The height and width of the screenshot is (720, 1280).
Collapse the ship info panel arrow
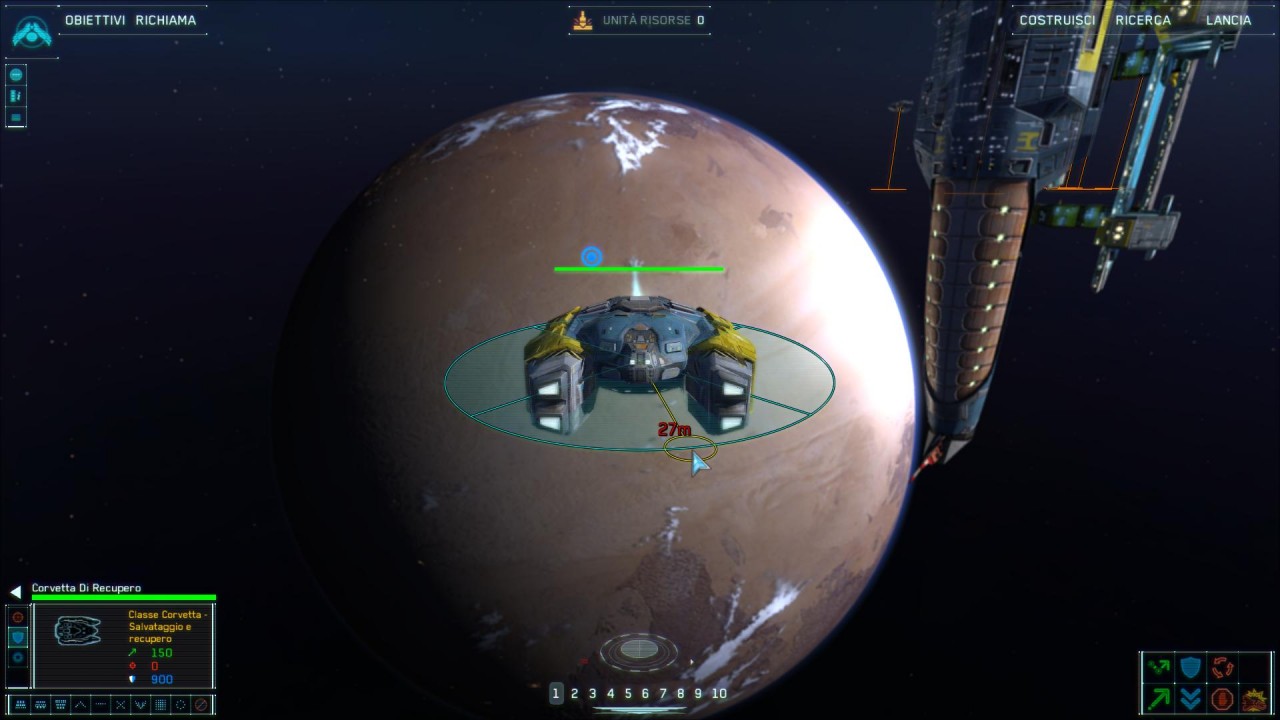tap(15, 592)
